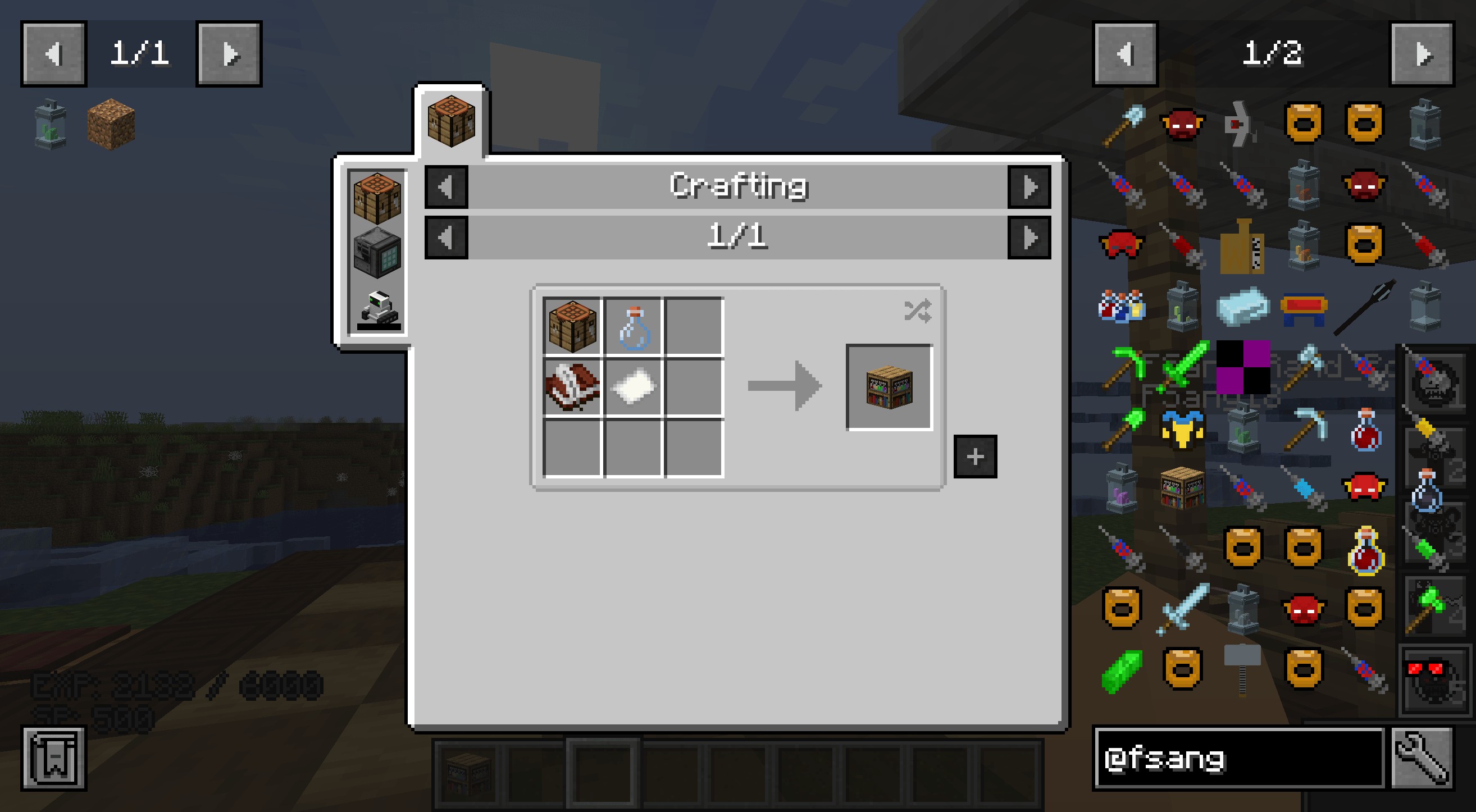Screen dimensions: 1476x812
Task: Select the crafting table ingredient slot
Action: coord(572,327)
